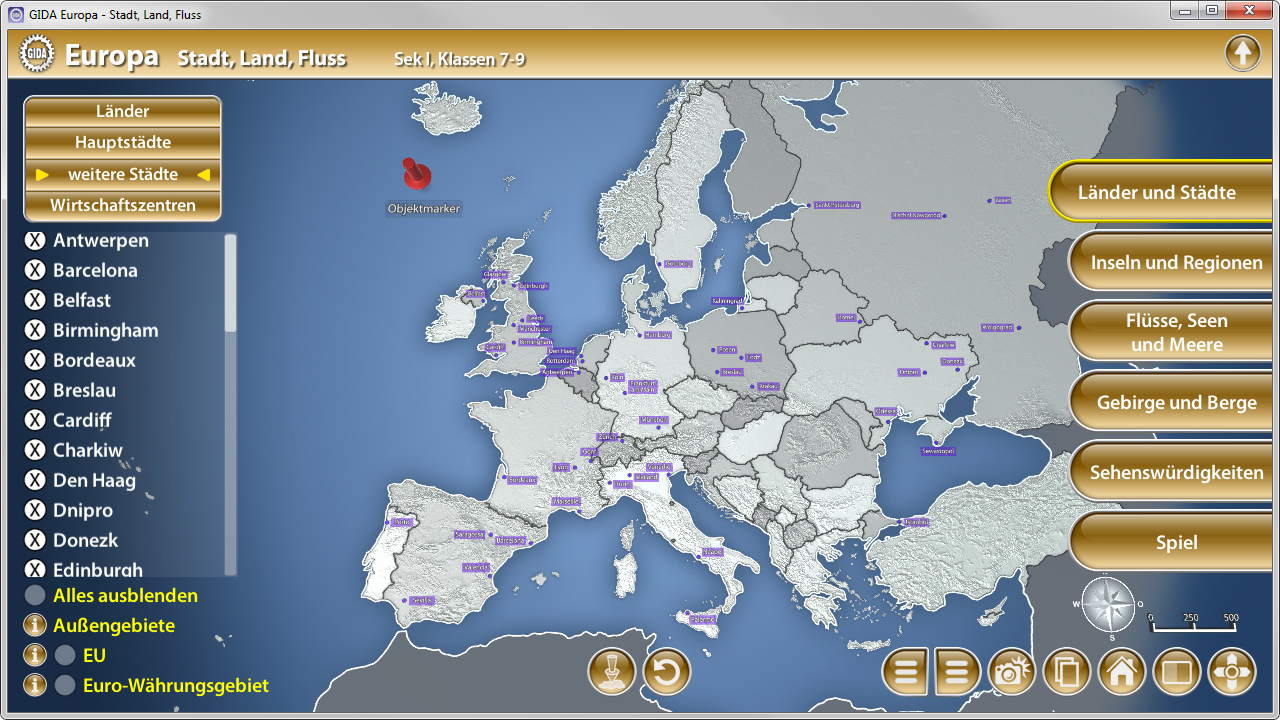Click the navigation cross icon

(1231, 672)
